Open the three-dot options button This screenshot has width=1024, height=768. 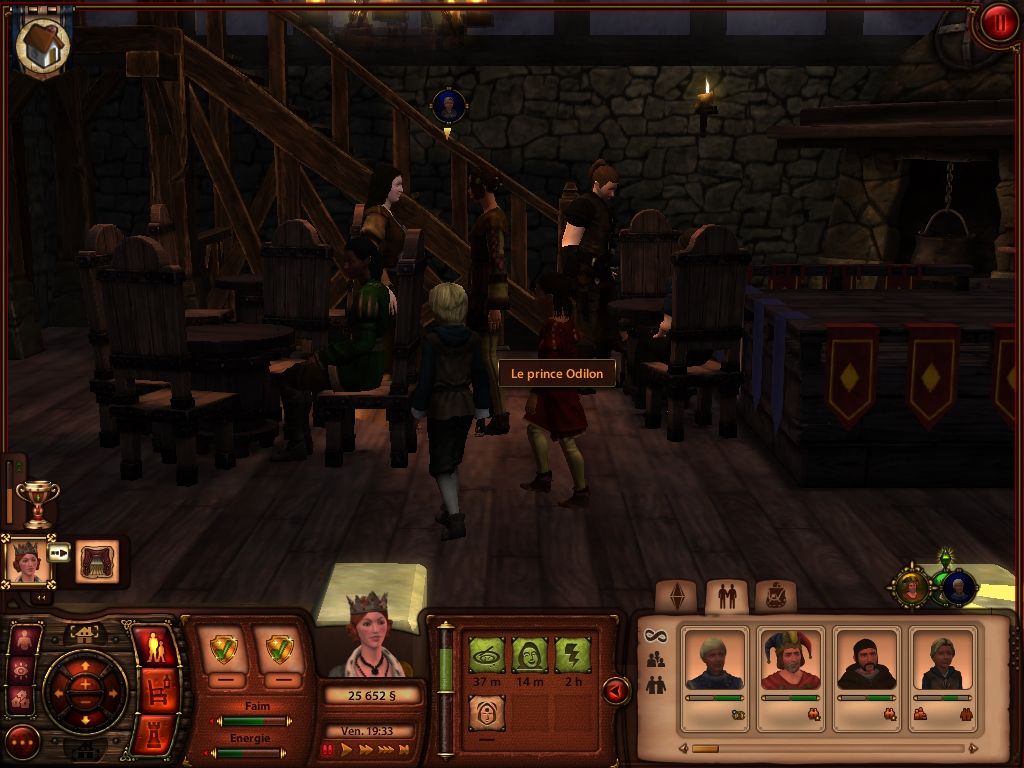22,742
